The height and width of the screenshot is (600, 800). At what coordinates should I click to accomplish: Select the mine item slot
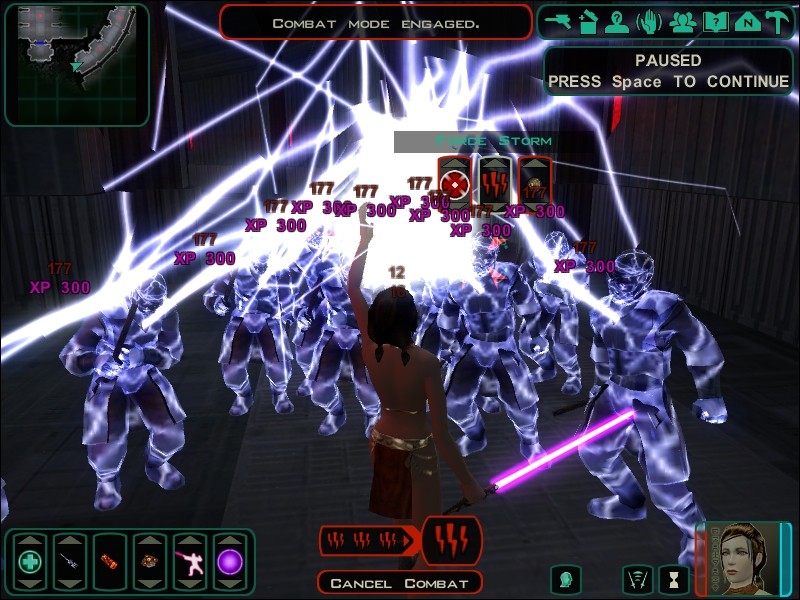pyautogui.click(x=150, y=561)
